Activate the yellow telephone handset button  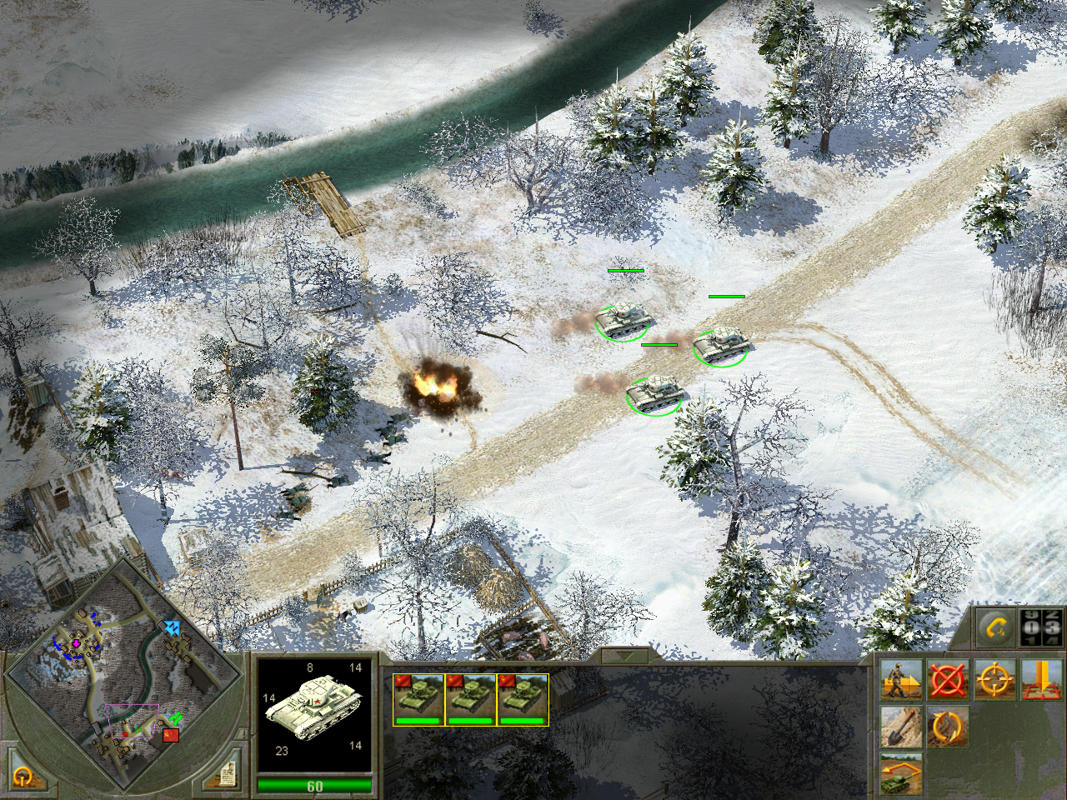[x=995, y=628]
